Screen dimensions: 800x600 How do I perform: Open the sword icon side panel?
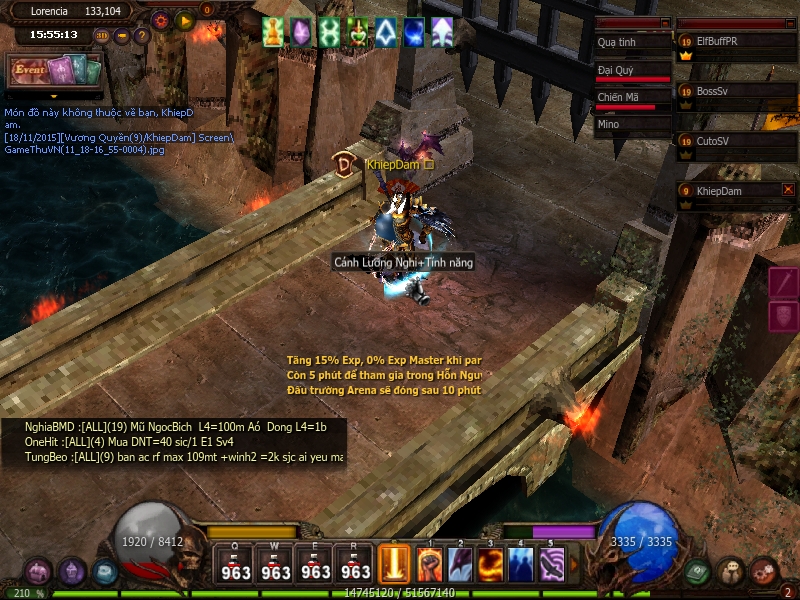tap(784, 283)
